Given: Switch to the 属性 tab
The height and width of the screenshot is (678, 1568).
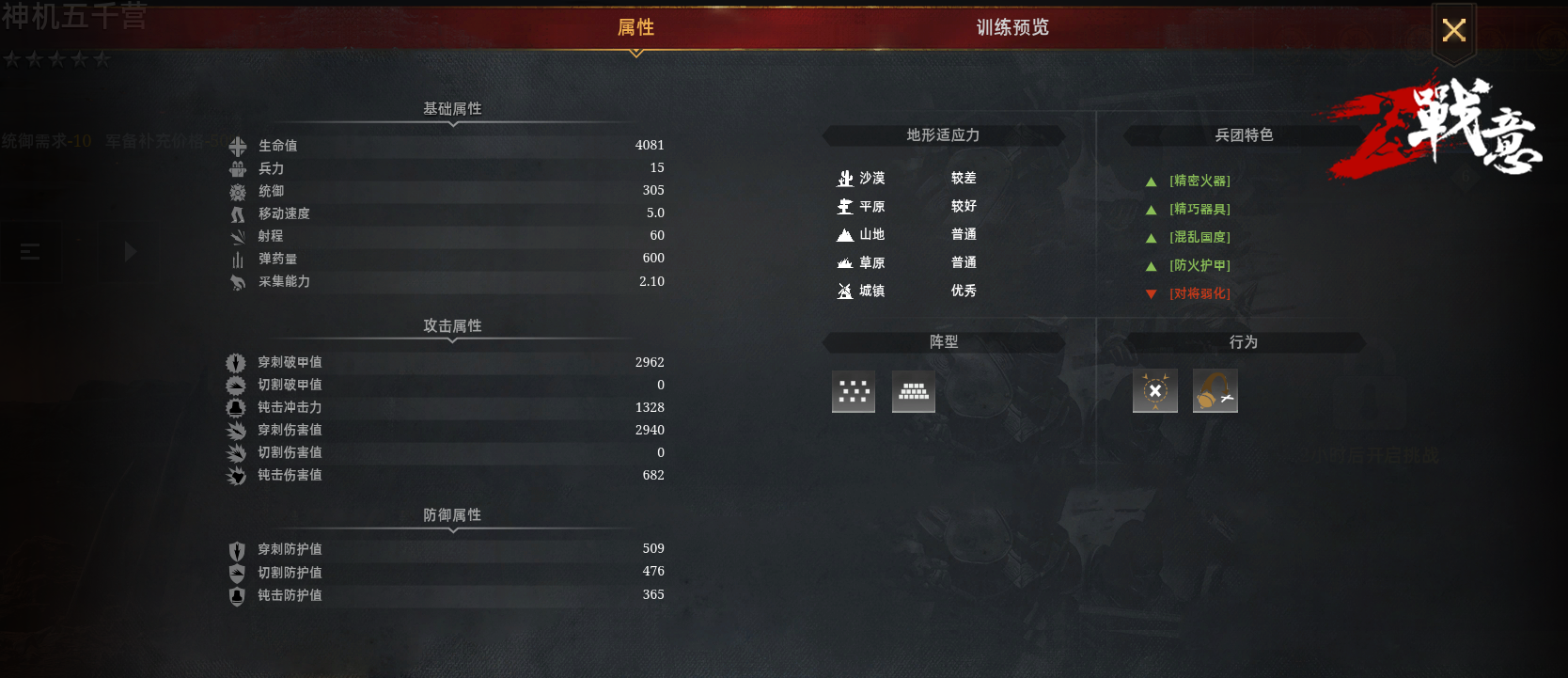Looking at the screenshot, I should pos(635,27).
